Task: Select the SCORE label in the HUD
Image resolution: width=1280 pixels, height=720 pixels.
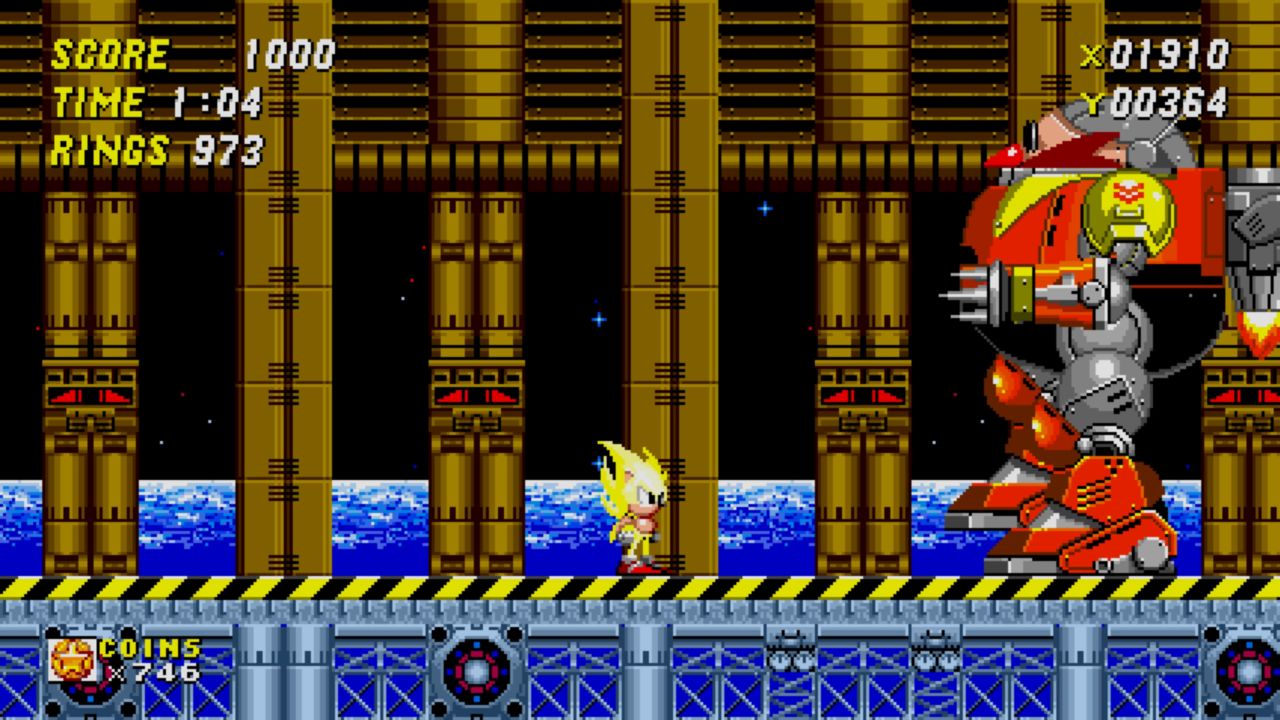Action: tap(108, 55)
